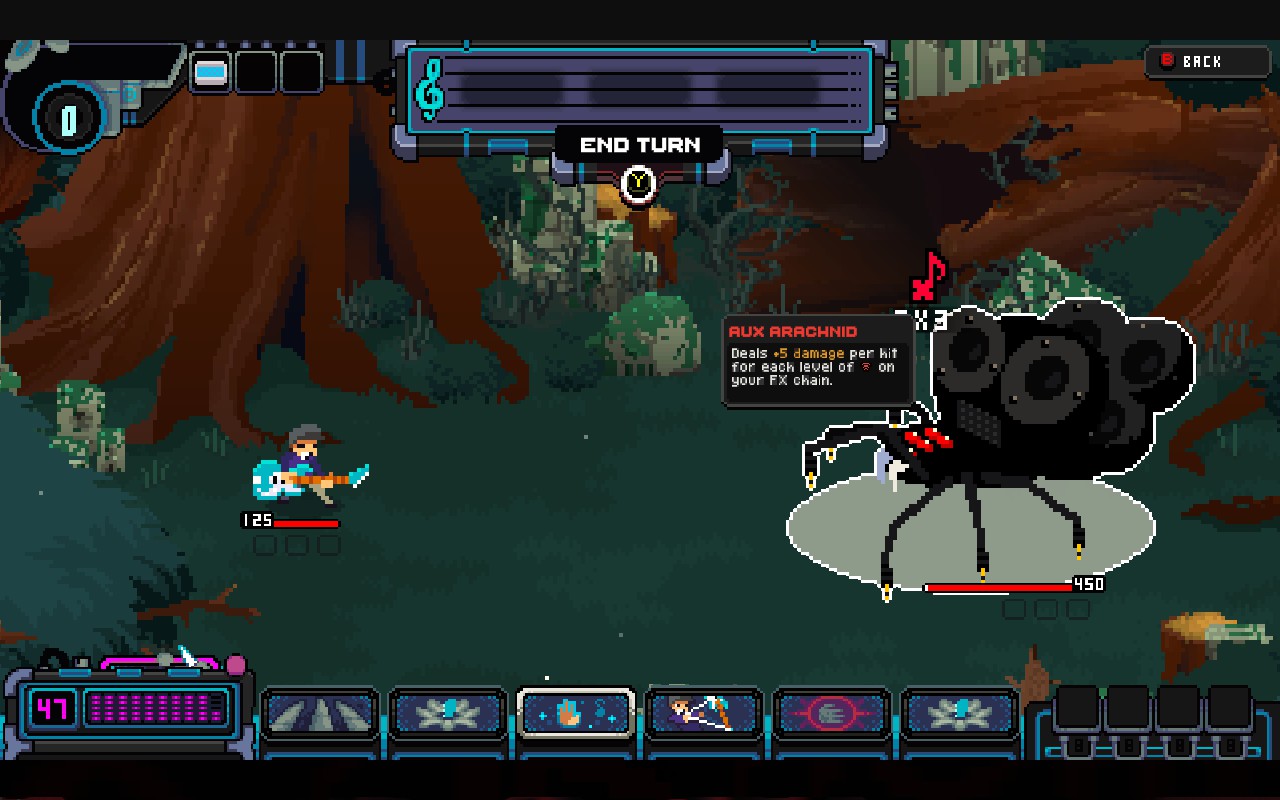The image size is (1280, 800).
Task: Select the highlighted hand card
Action: pos(576,714)
